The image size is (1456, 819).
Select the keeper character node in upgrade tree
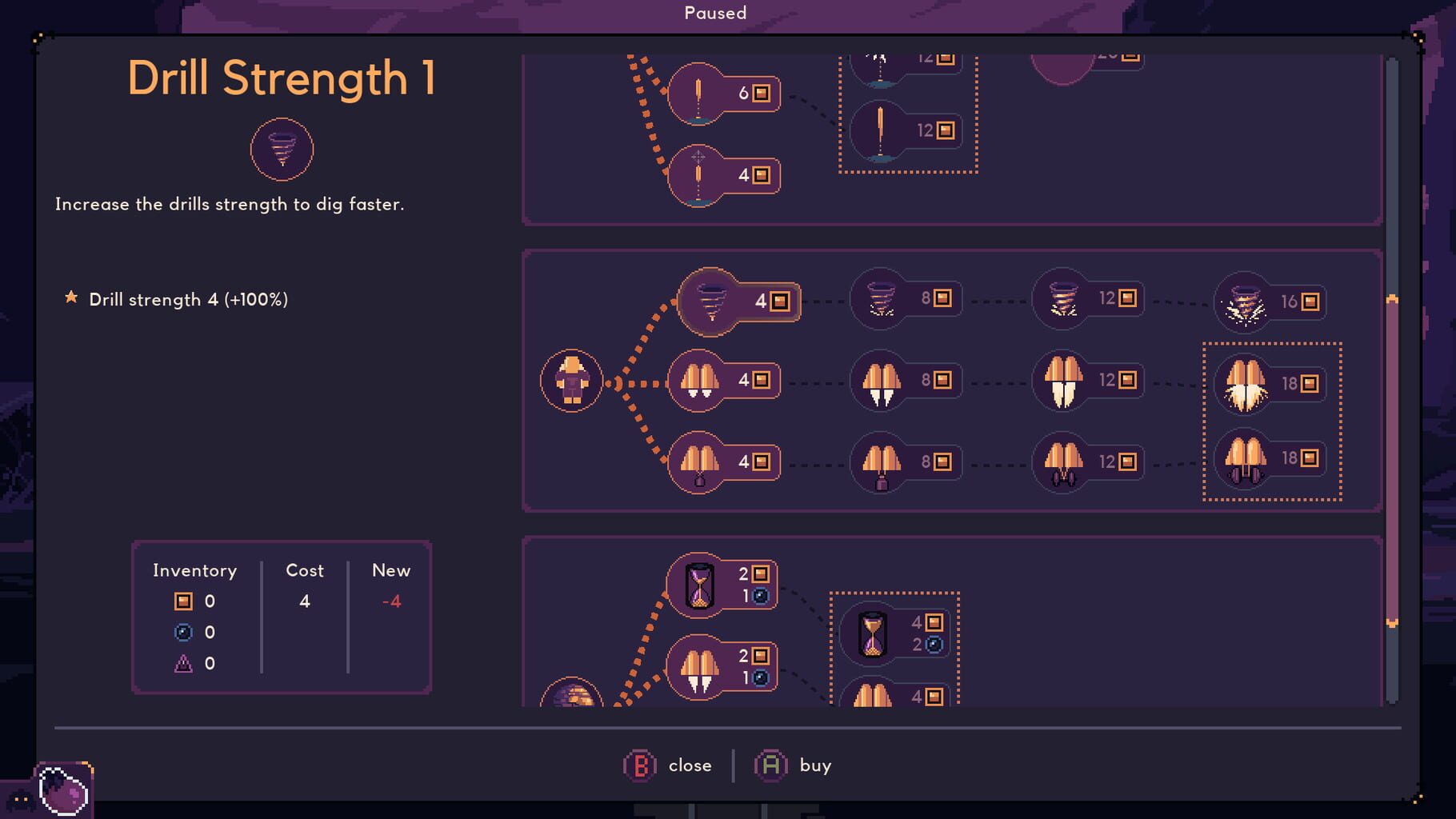click(572, 382)
